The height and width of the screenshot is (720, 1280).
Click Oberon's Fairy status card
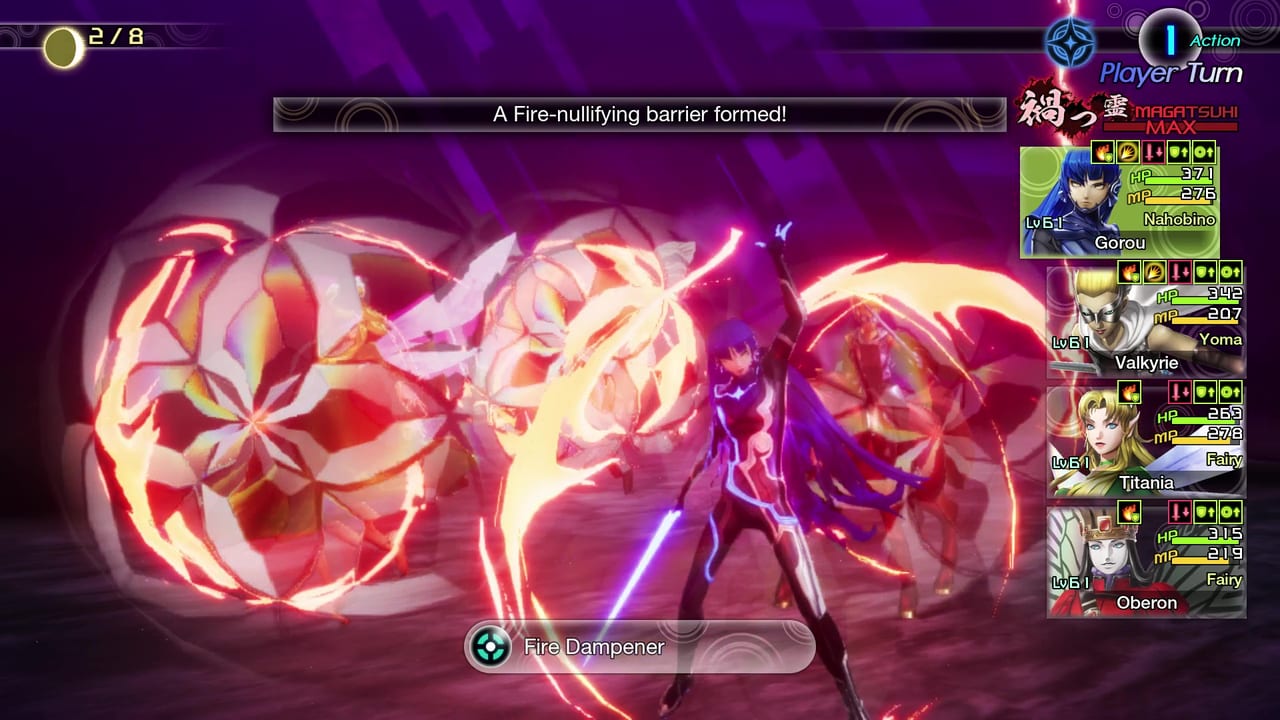[x=1145, y=560]
